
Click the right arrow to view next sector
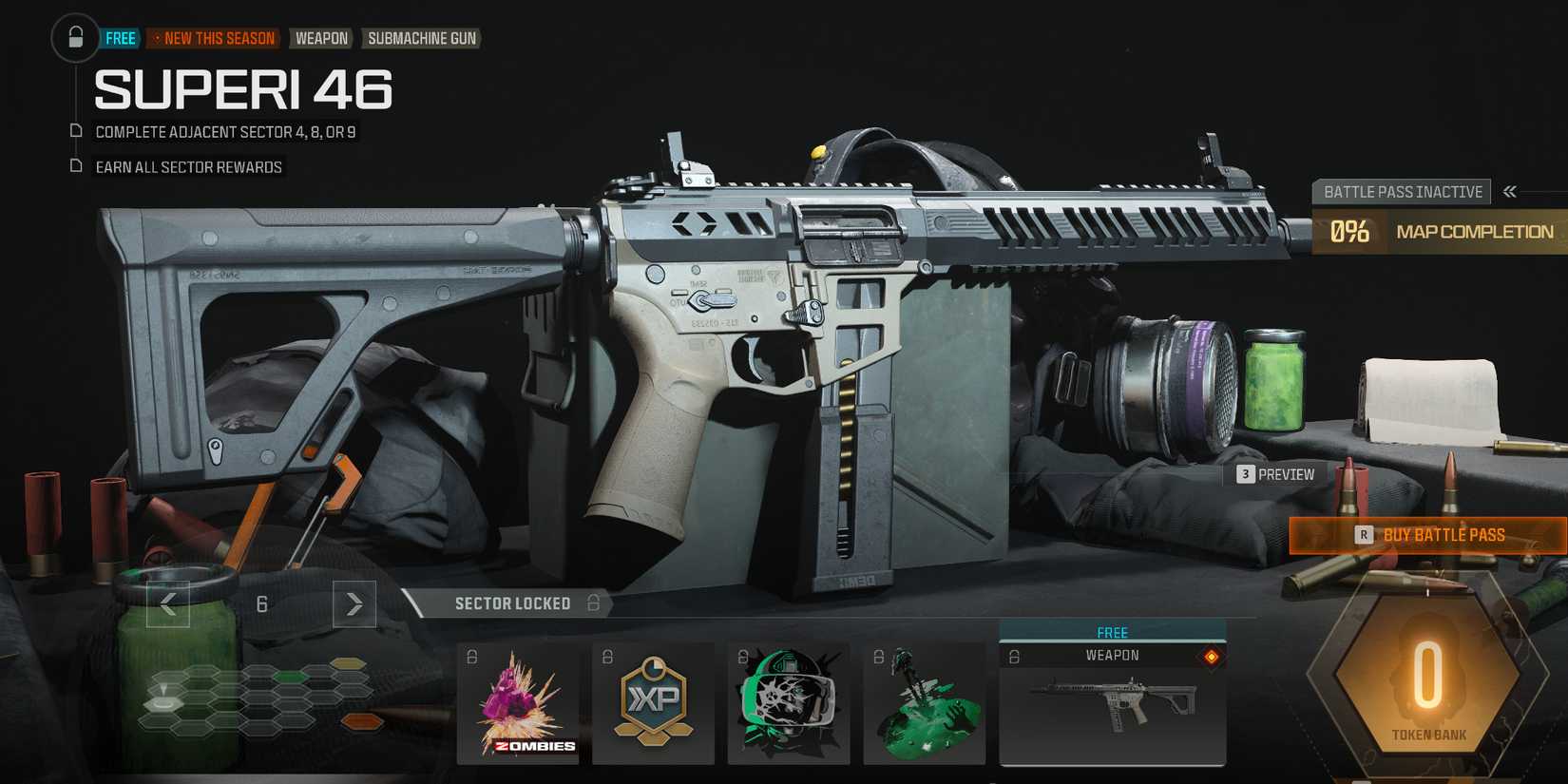[x=354, y=603]
